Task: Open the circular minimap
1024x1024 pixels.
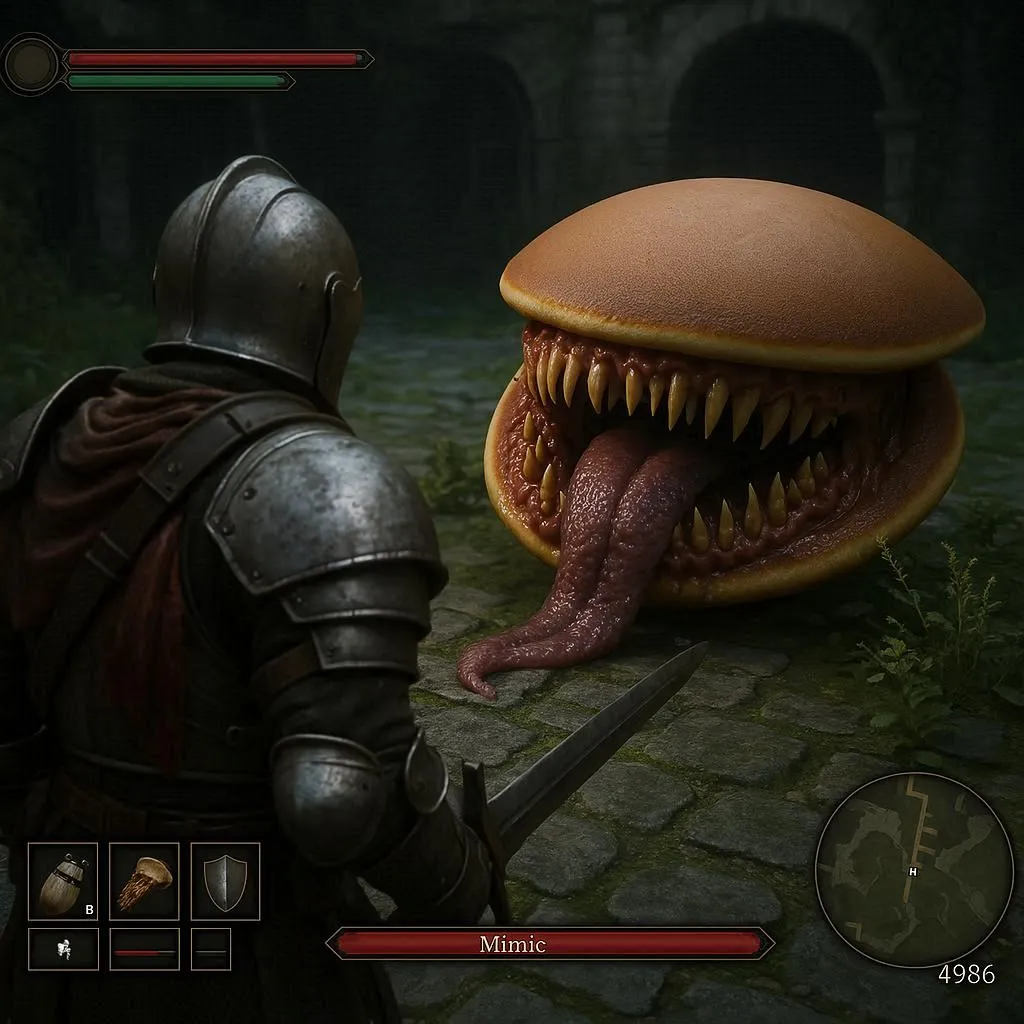Action: click(x=913, y=868)
